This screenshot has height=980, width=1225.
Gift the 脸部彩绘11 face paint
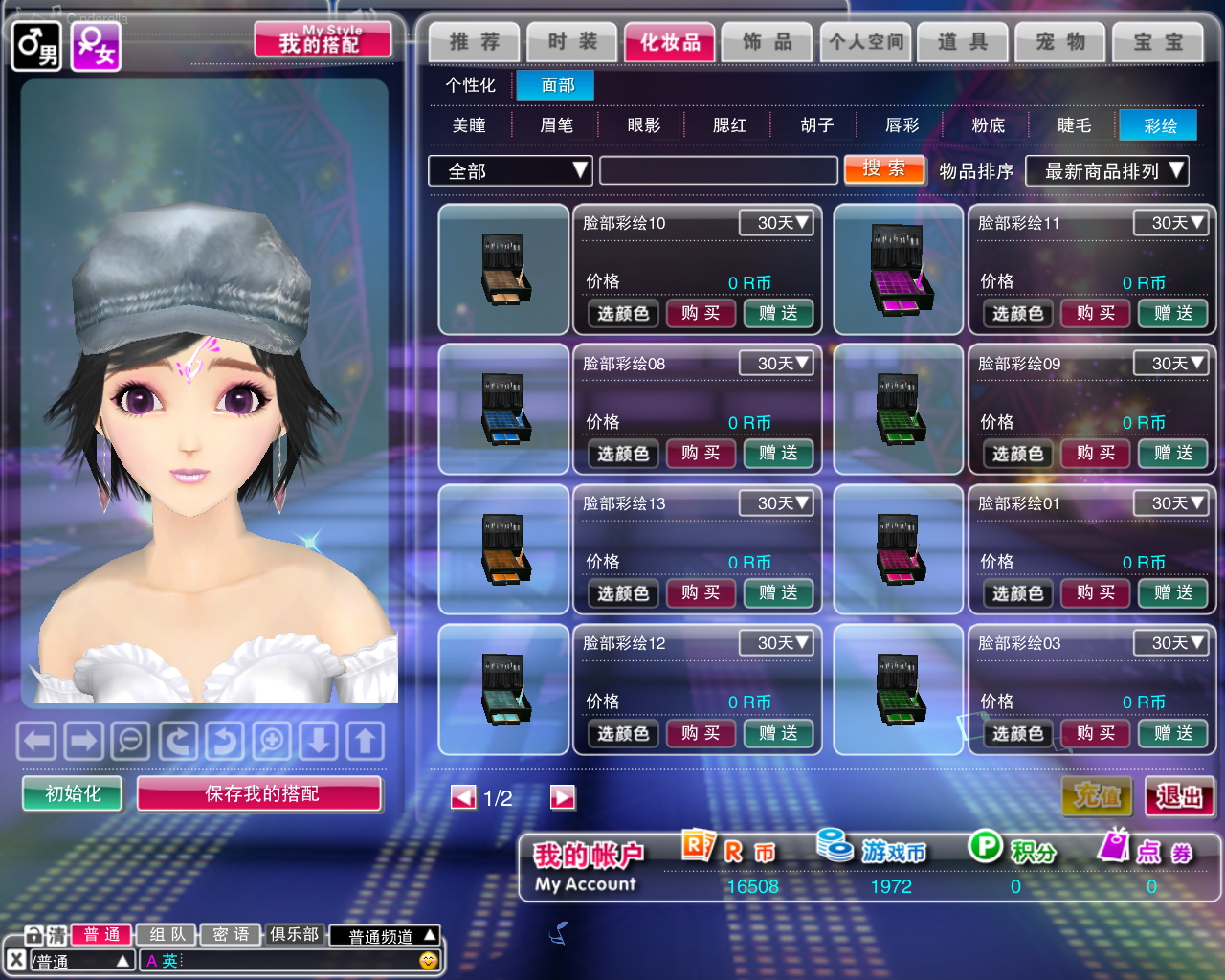[x=1172, y=313]
